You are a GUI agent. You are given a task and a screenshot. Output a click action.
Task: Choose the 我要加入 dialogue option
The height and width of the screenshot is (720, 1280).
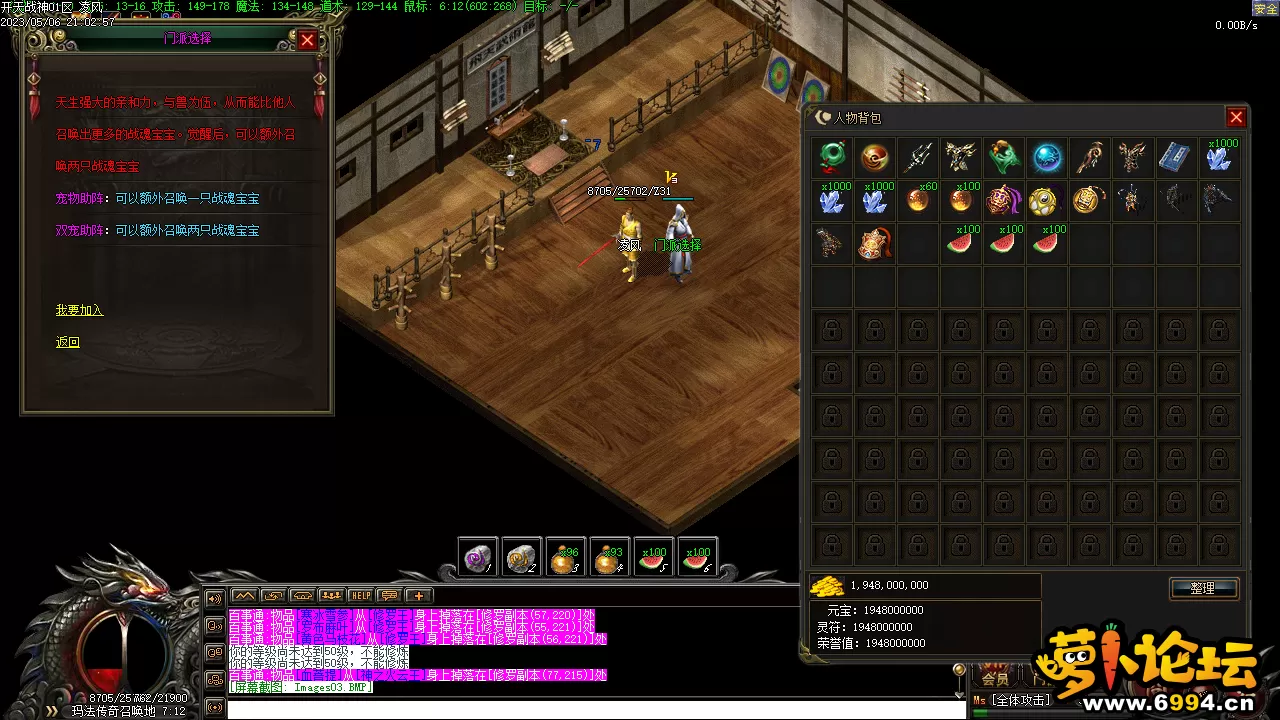pyautogui.click(x=79, y=310)
